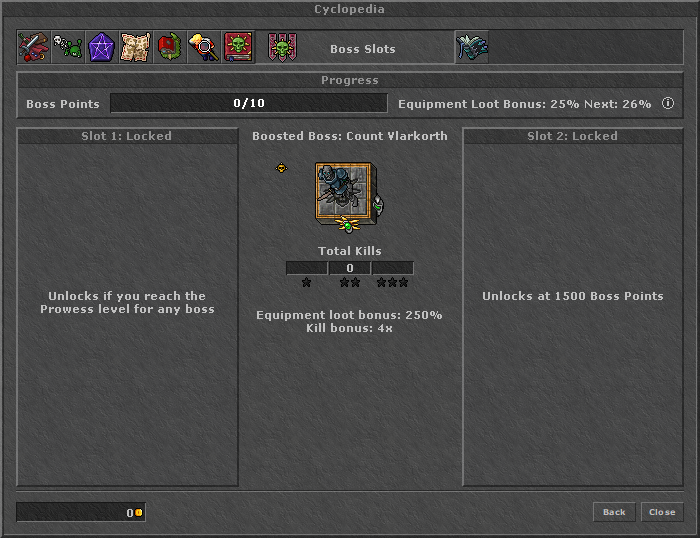Show the parchment Map tab
The width and height of the screenshot is (700, 538).
point(135,47)
